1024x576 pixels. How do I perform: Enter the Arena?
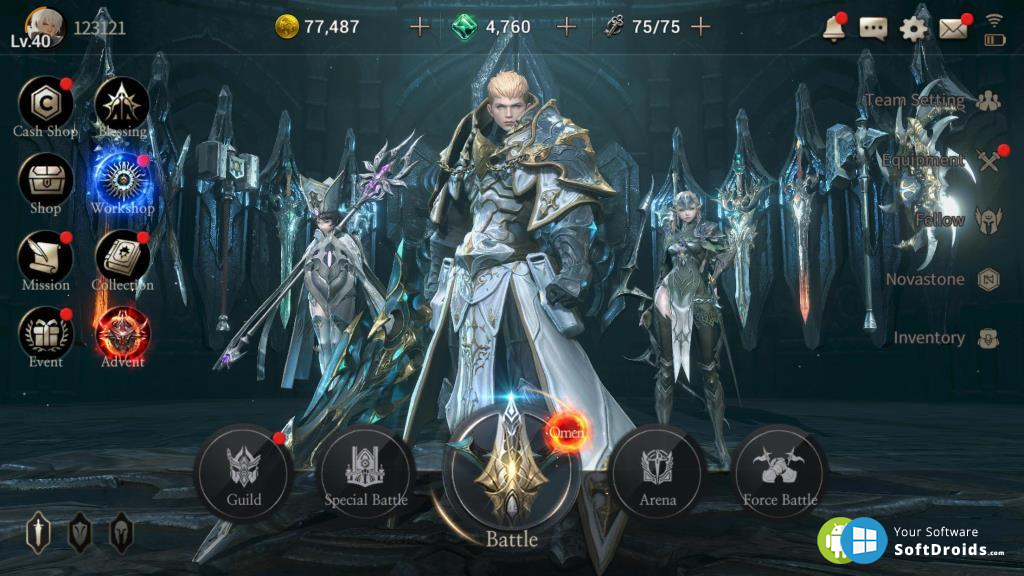pyautogui.click(x=657, y=472)
